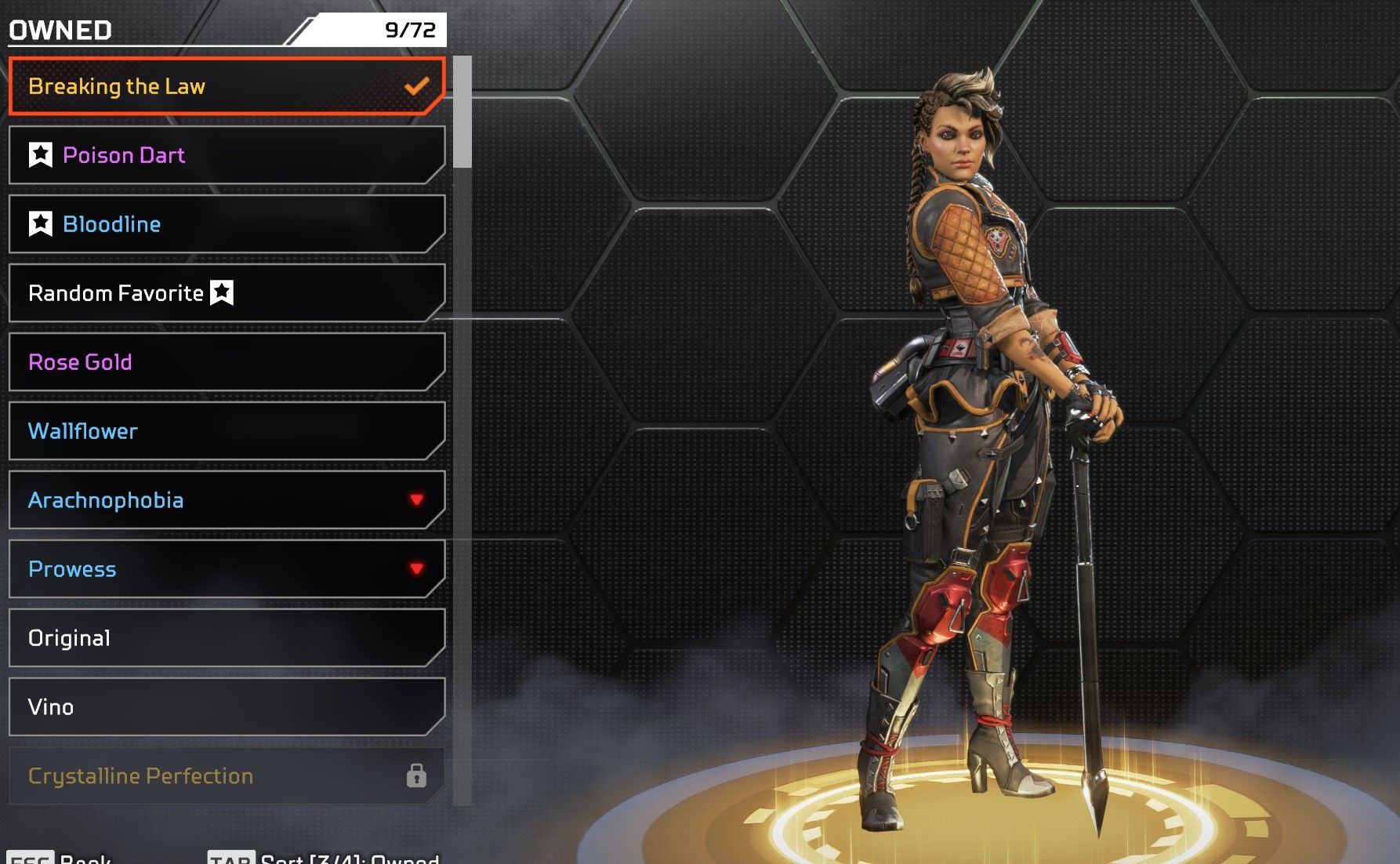Preview the locked Crystalline Perfection skin

(226, 776)
